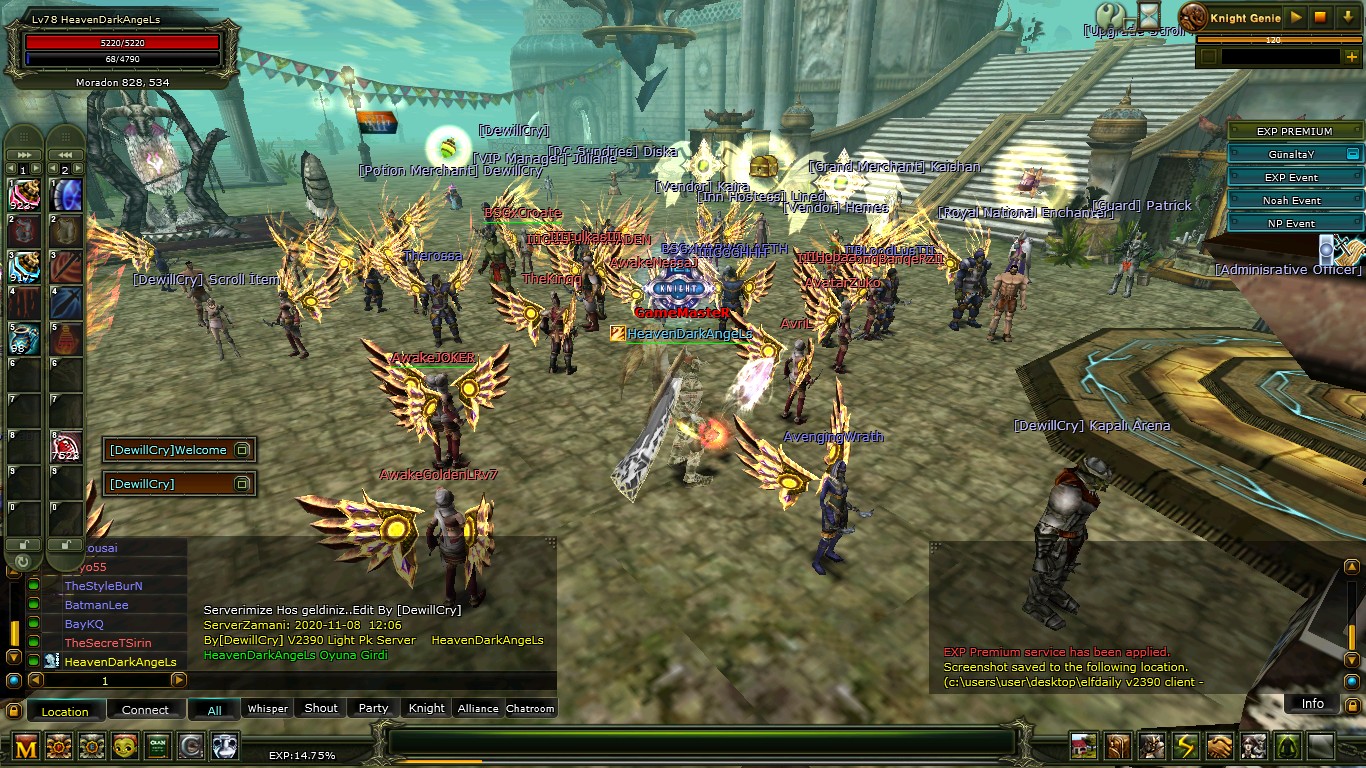The height and width of the screenshot is (768, 1366).
Task: Open the Alliance chat tab
Action: pos(477,708)
